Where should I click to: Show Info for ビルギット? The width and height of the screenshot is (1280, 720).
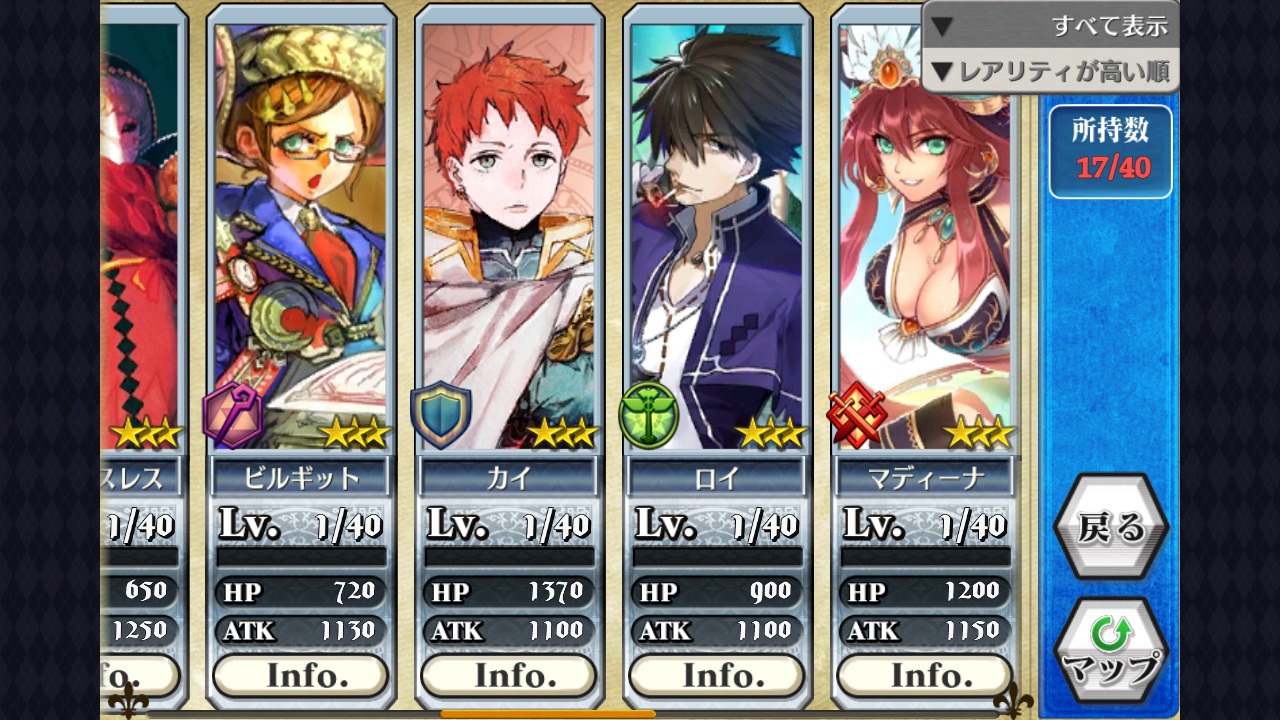301,676
